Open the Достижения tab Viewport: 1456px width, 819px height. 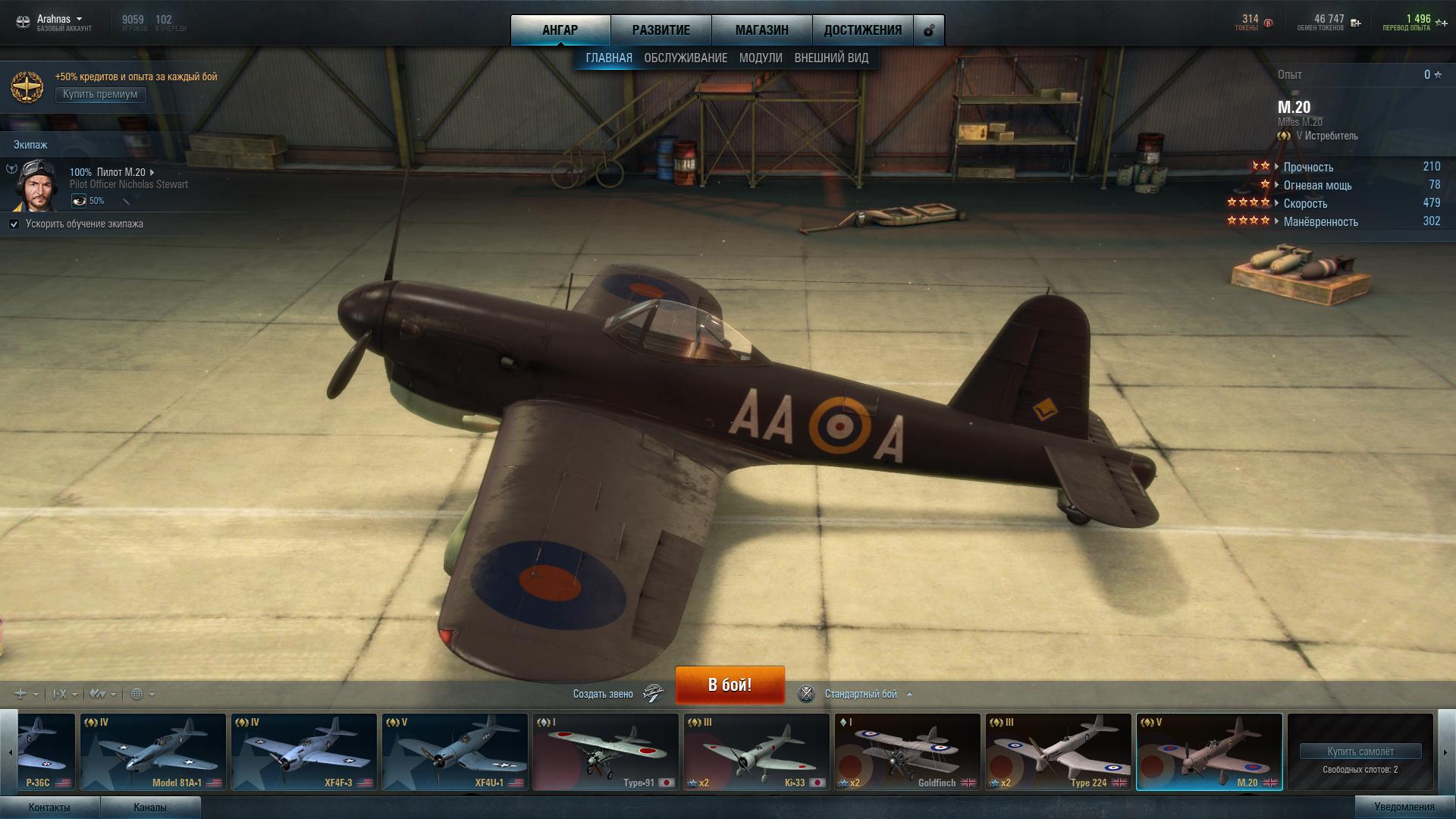(862, 30)
